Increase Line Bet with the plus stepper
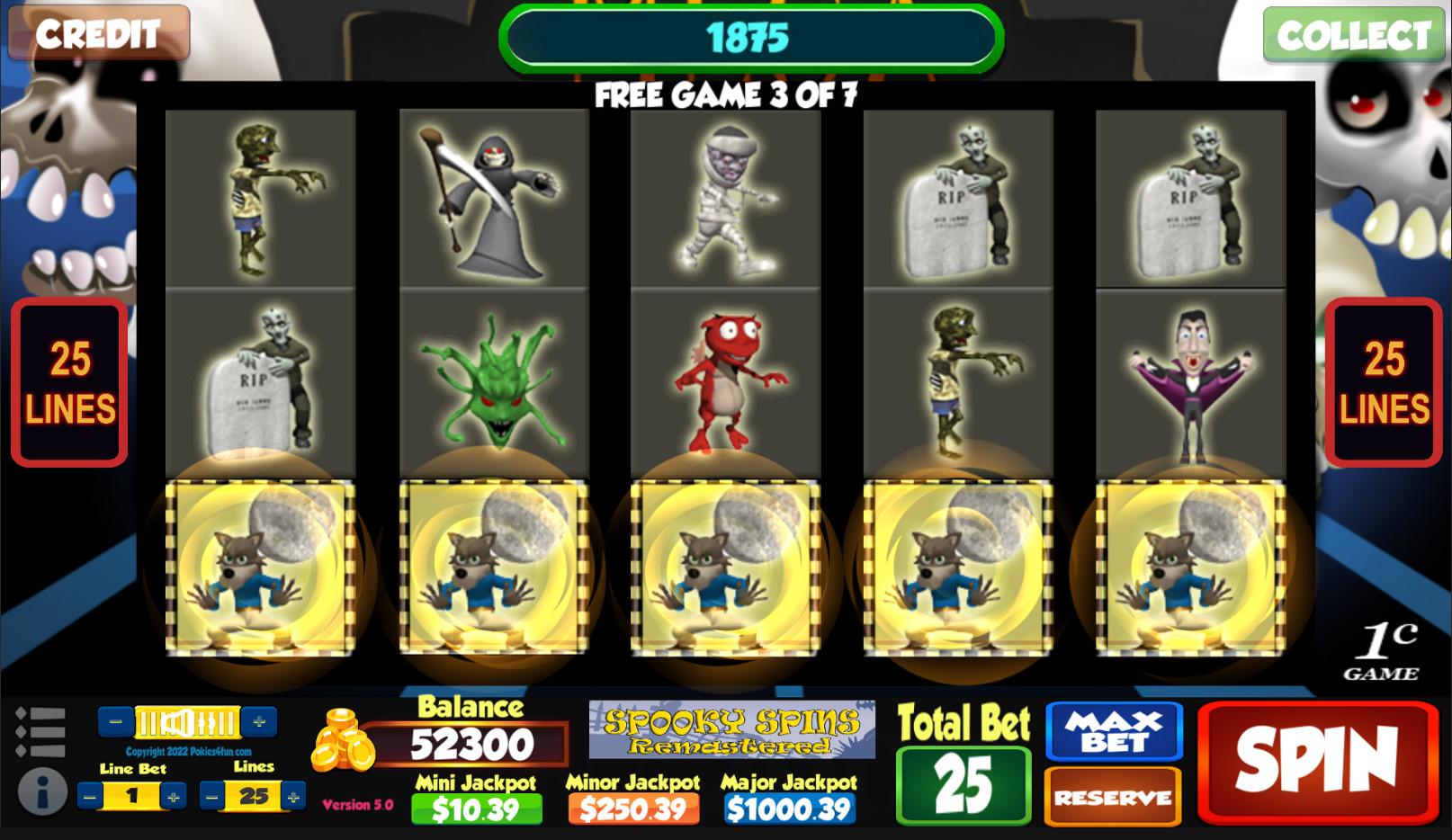This screenshot has width=1452, height=840. pyautogui.click(x=173, y=795)
